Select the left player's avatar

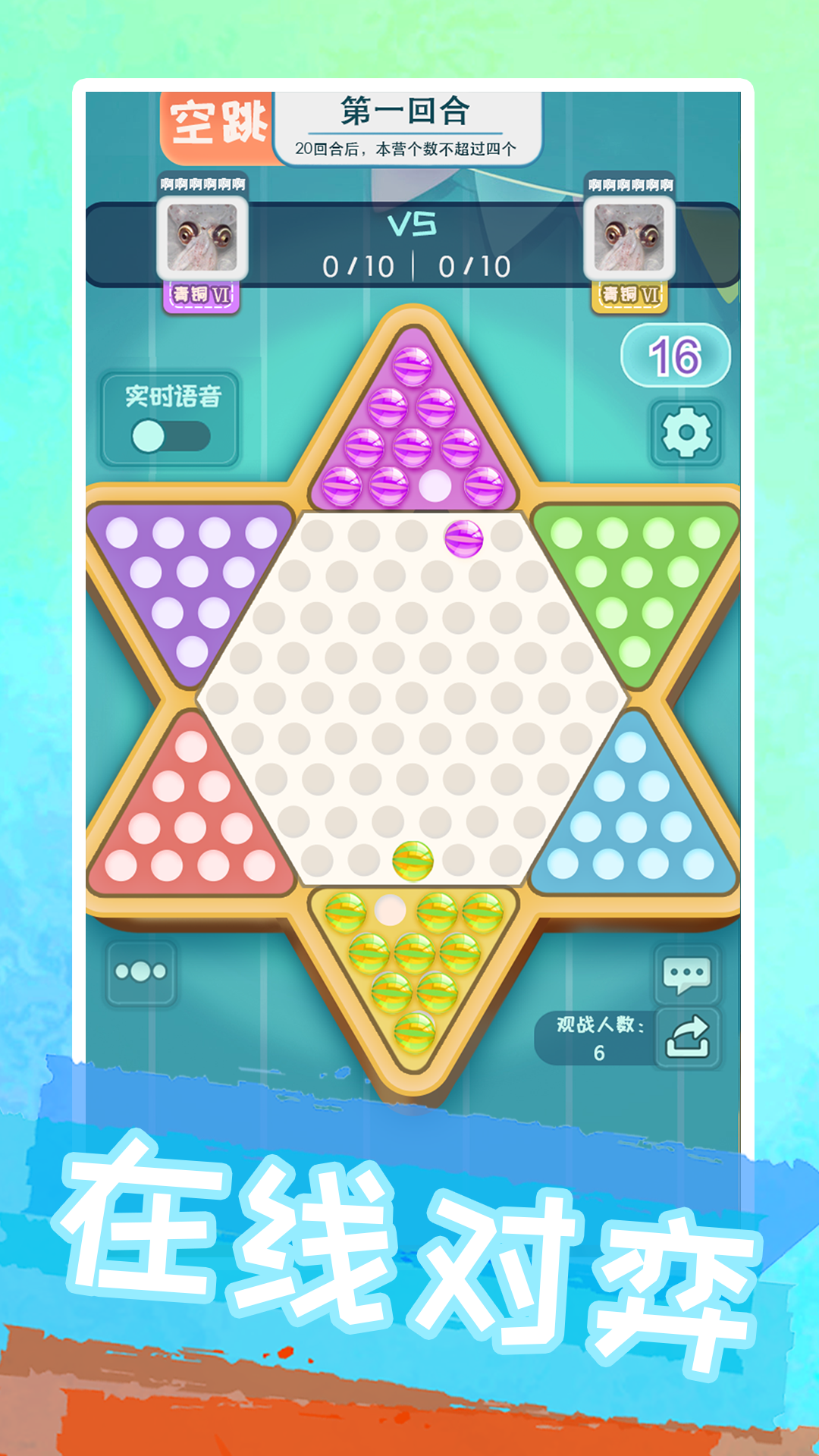[202, 238]
